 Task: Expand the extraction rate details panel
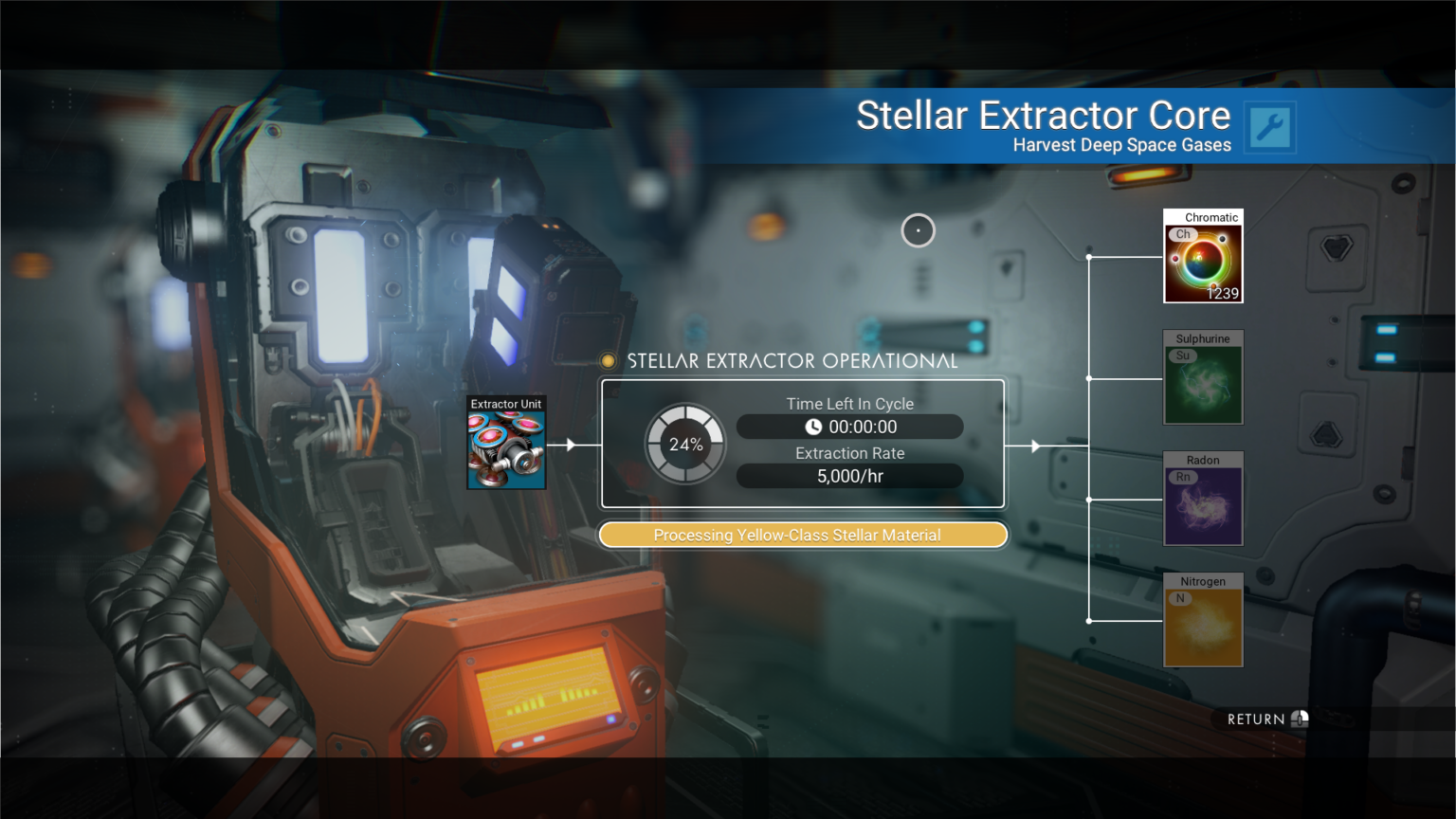[x=849, y=476]
